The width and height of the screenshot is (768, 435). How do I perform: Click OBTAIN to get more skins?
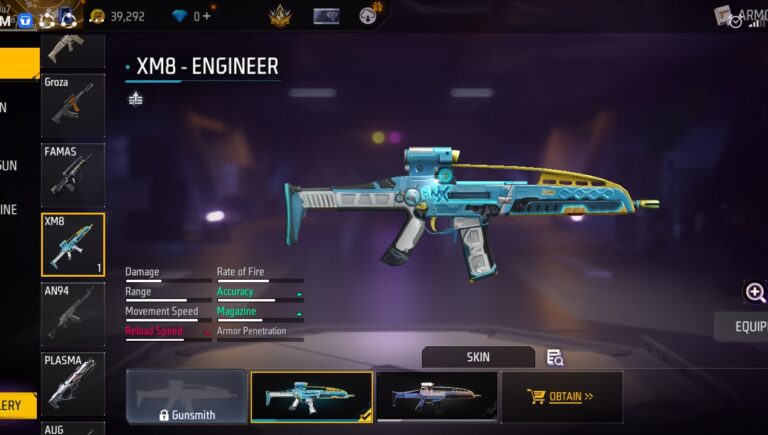pos(561,397)
